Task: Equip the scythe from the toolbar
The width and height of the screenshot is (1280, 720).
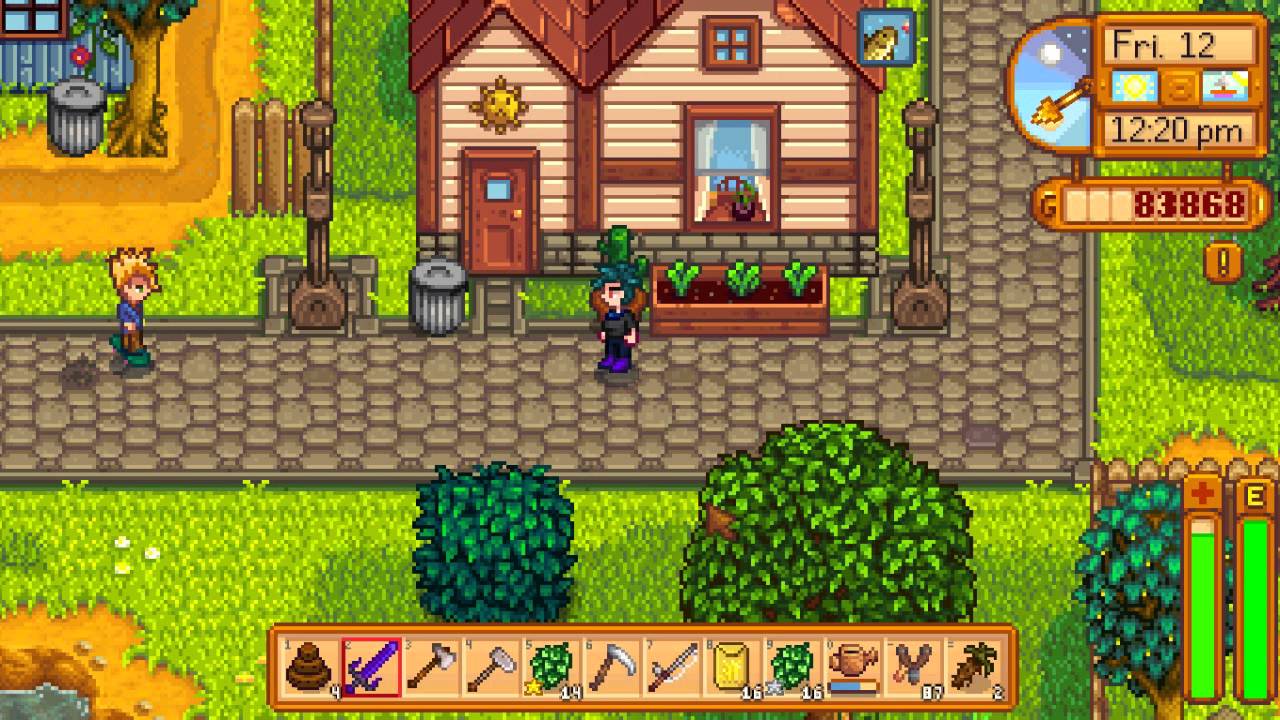Action: pos(612,667)
